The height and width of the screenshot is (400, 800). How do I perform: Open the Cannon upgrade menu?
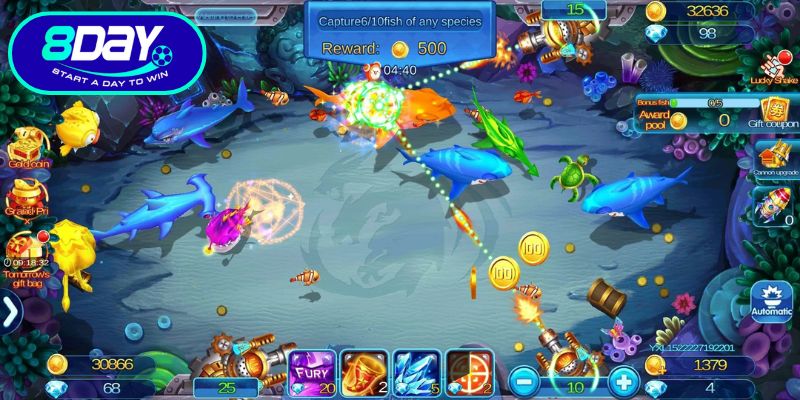[x=772, y=158]
